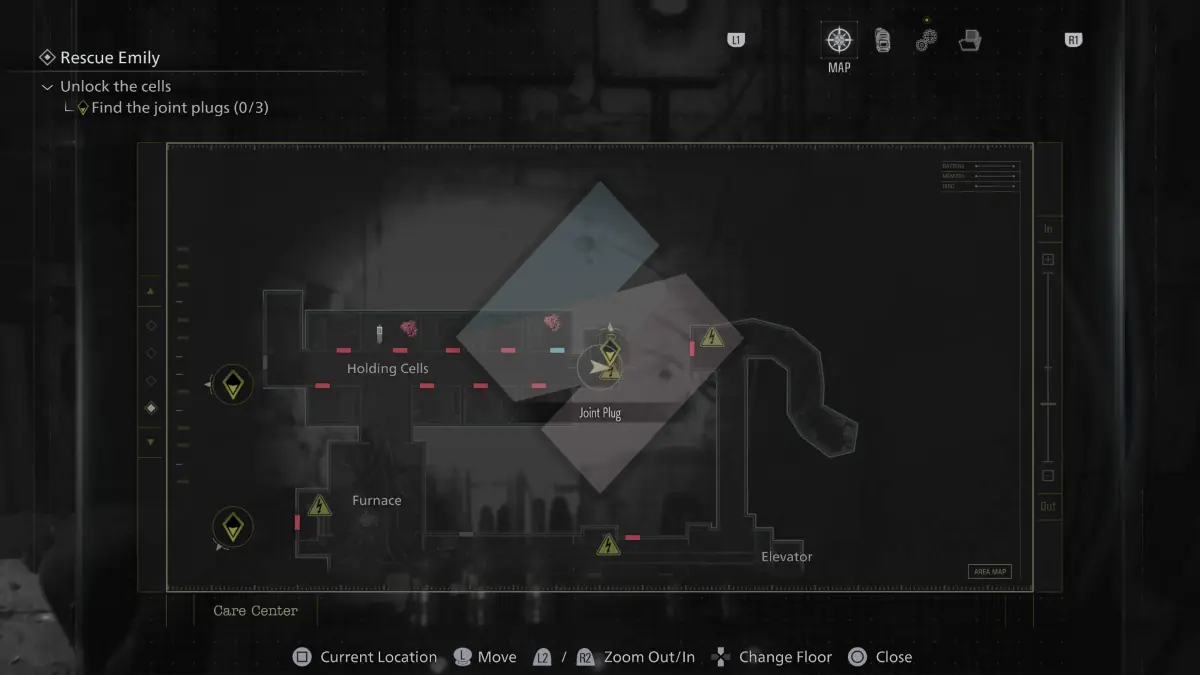Click the Find the joint plugs objective
The height and width of the screenshot is (675, 1200).
pyautogui.click(x=179, y=108)
